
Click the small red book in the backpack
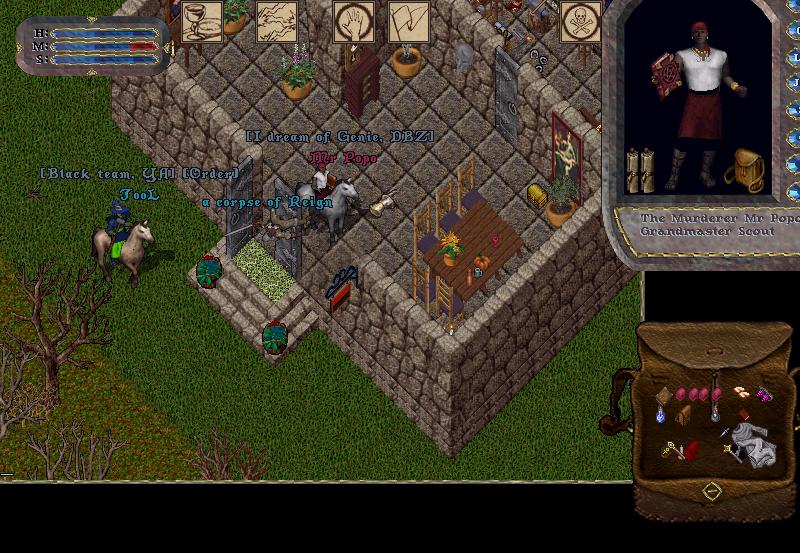[x=743, y=415]
